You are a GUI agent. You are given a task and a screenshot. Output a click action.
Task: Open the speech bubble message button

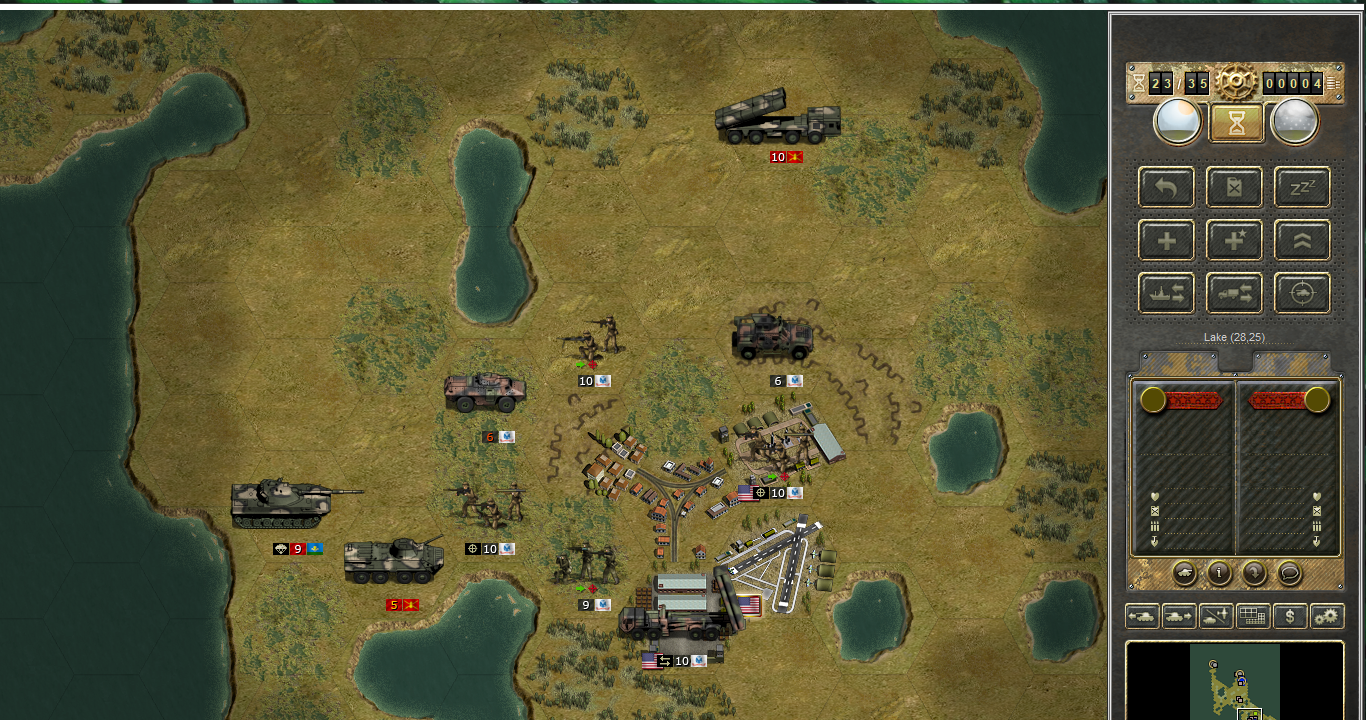tap(1290, 573)
